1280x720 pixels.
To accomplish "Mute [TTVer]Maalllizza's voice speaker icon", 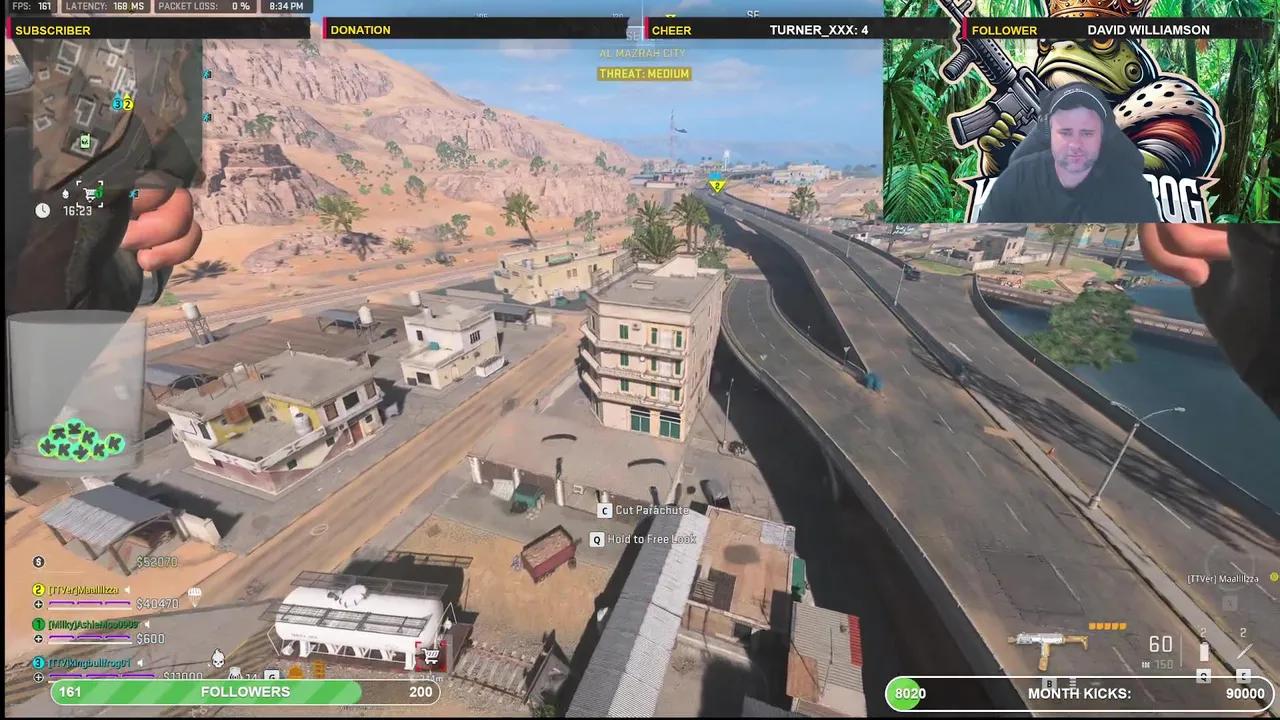I will point(127,589).
